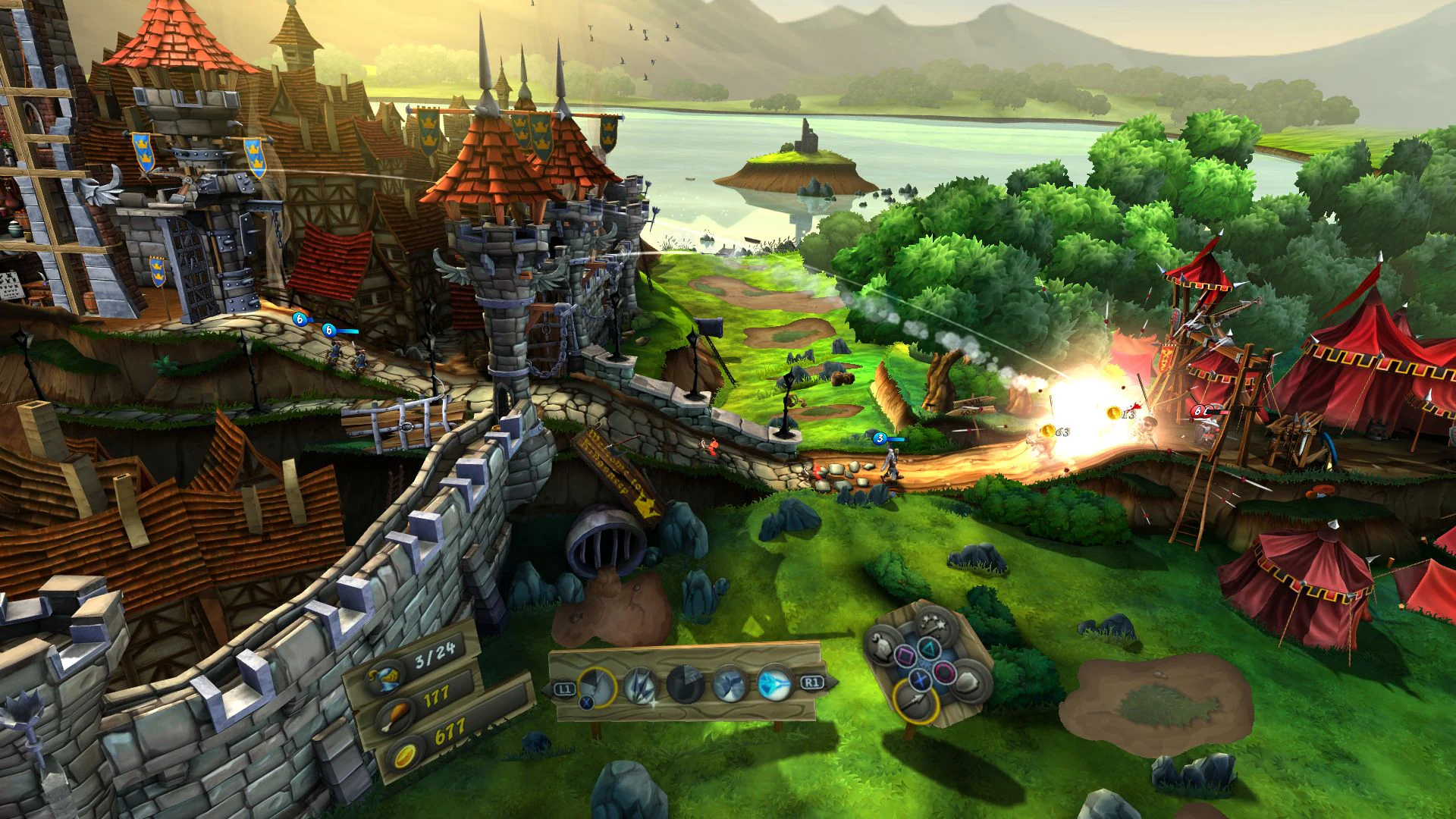Click the R1 right weapon-cycle arrow
Image resolution: width=1456 pixels, height=819 pixels.
(x=813, y=683)
